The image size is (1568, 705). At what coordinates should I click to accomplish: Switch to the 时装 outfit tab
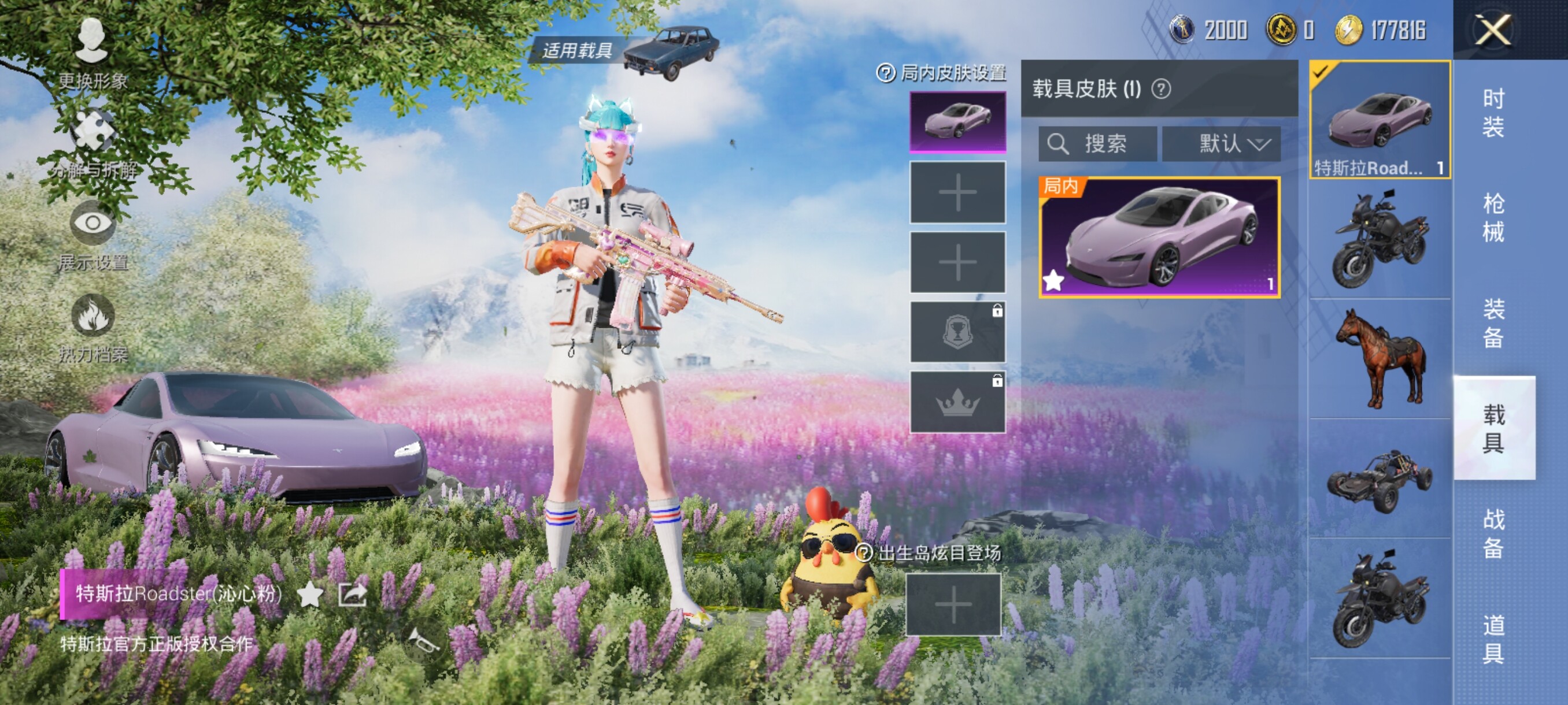(x=1493, y=113)
